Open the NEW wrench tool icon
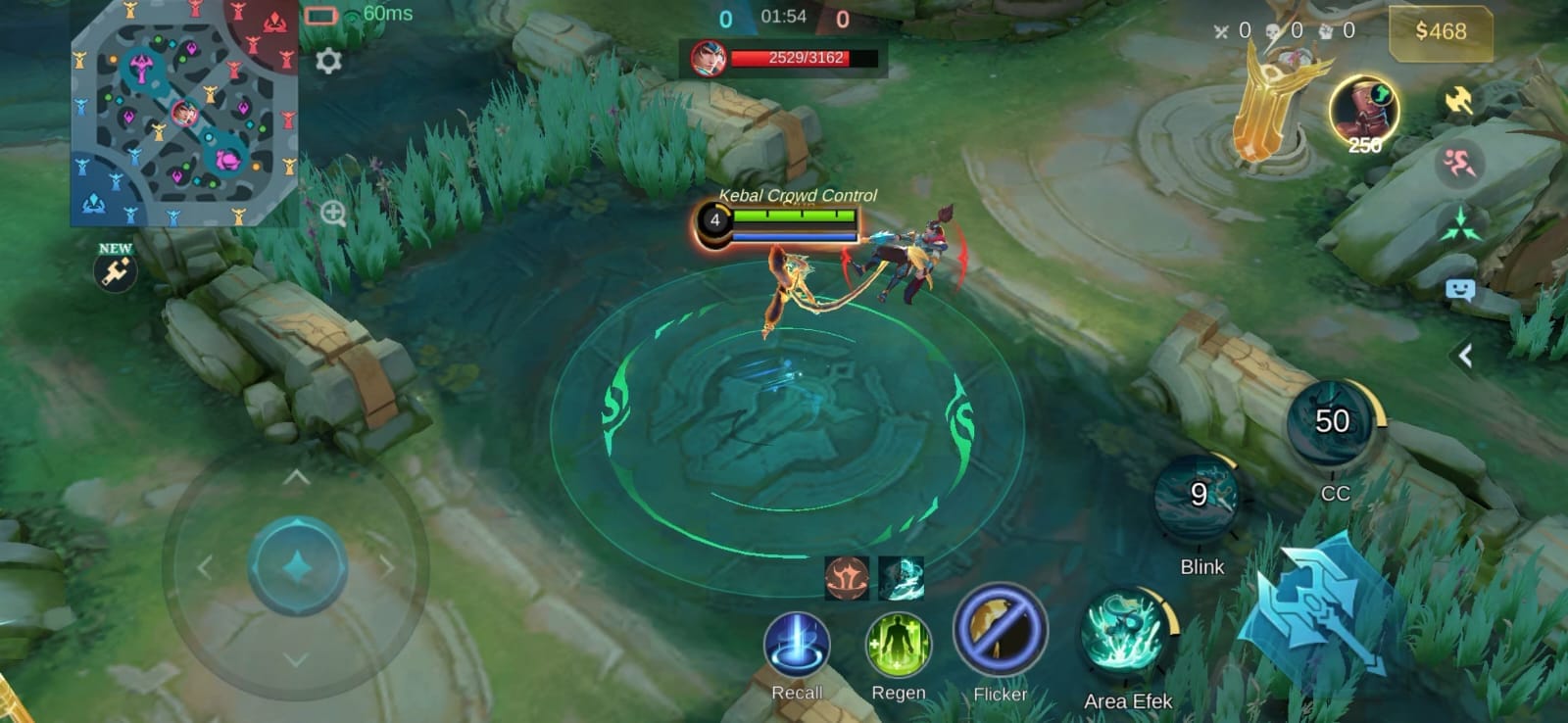 (x=116, y=270)
